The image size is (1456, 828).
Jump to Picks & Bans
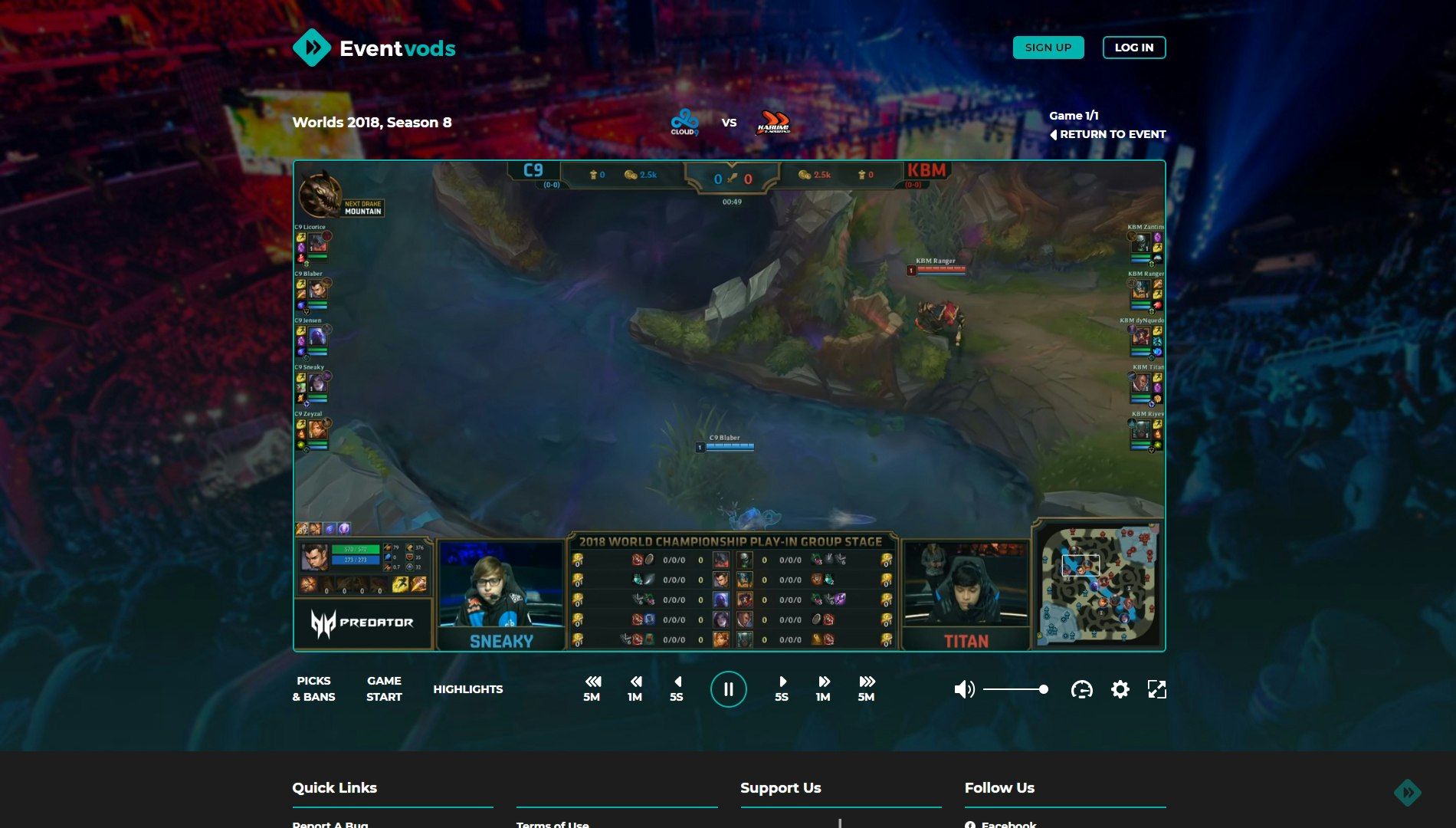[313, 688]
